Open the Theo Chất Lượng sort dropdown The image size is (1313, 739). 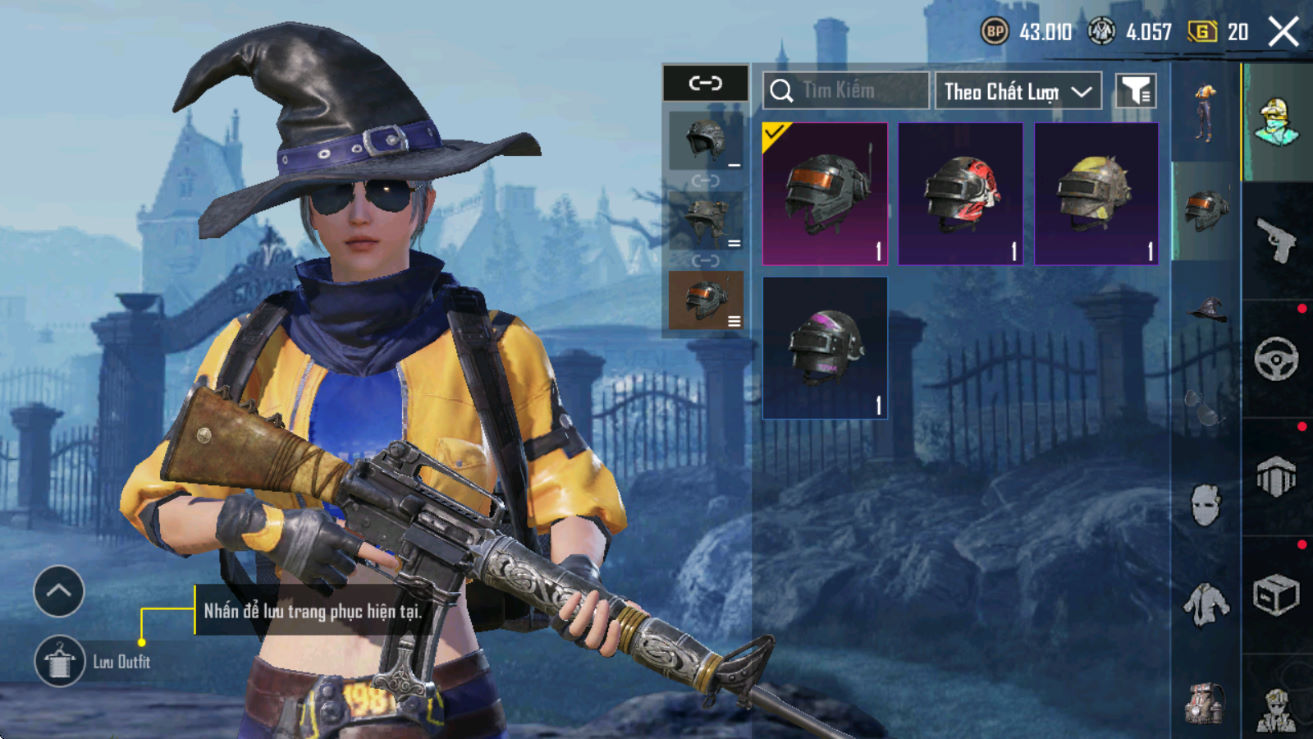click(x=1018, y=91)
